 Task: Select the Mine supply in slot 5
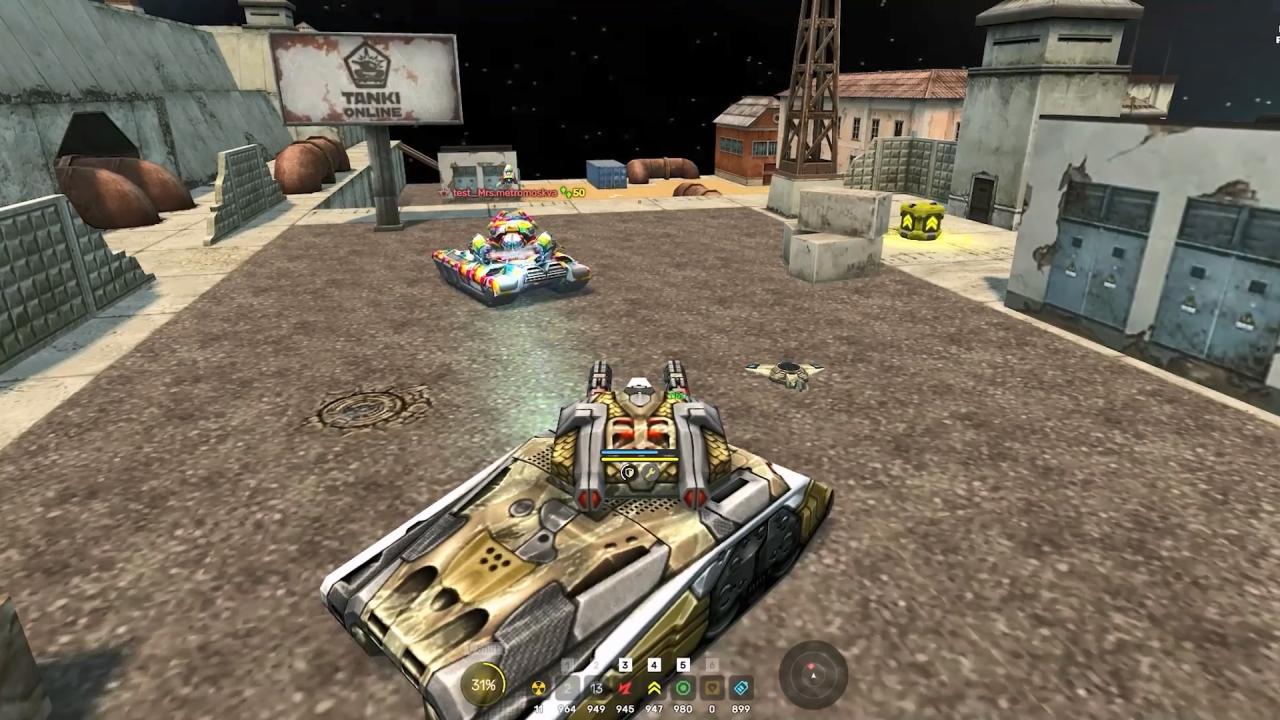[x=683, y=688]
